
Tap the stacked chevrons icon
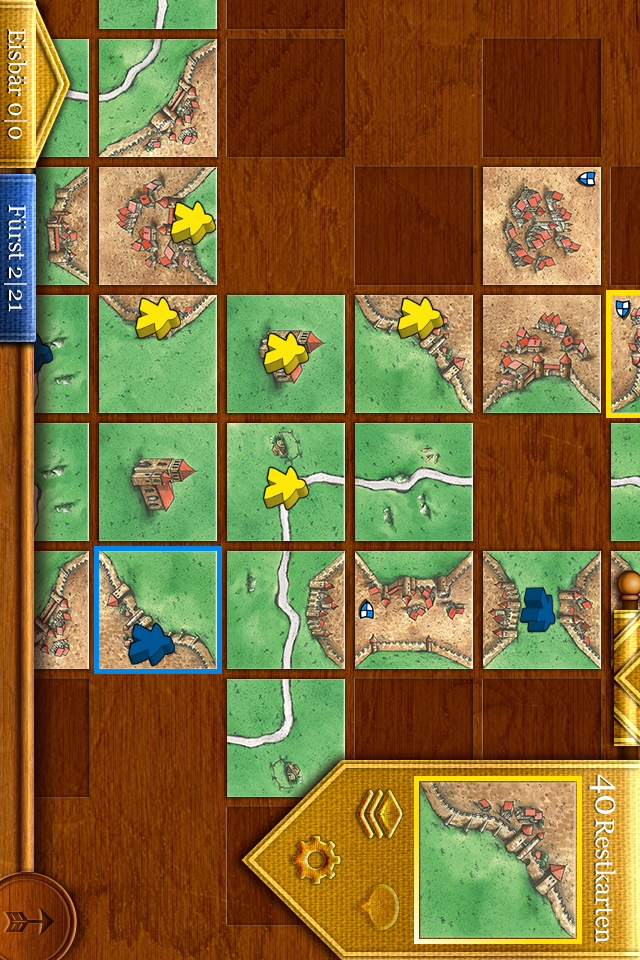click(x=379, y=813)
